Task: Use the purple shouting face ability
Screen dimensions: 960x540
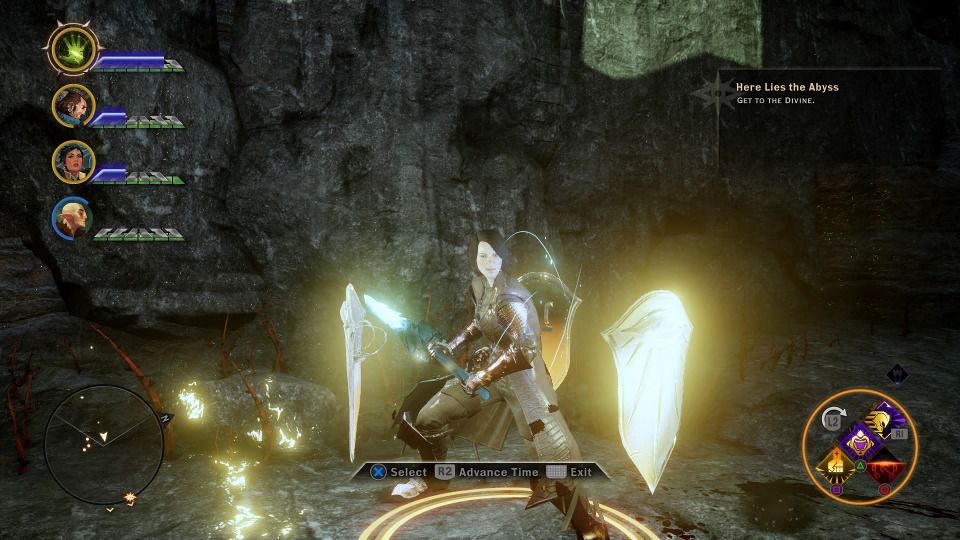Action: pyautogui.click(x=859, y=441)
